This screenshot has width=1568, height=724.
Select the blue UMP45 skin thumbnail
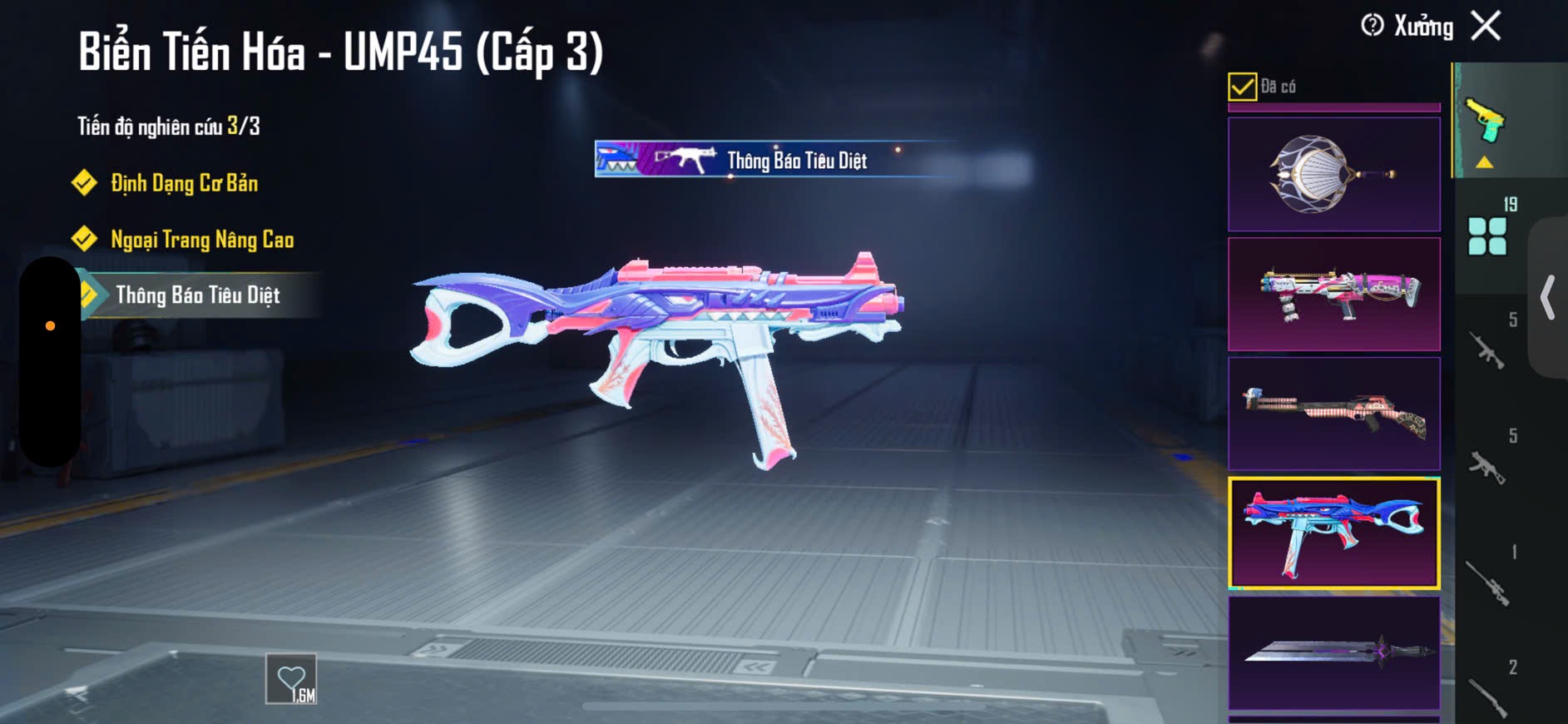pyautogui.click(x=1333, y=533)
